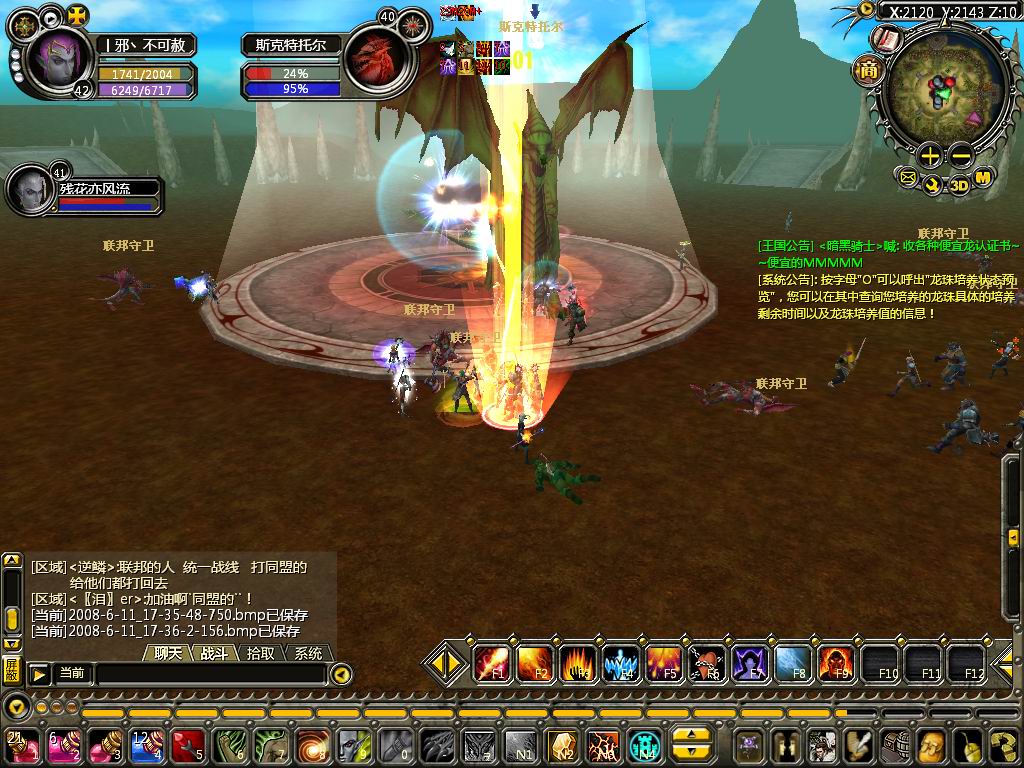Activate the F4 ice crystal skill
Image resolution: width=1024 pixels, height=768 pixels.
(621, 661)
